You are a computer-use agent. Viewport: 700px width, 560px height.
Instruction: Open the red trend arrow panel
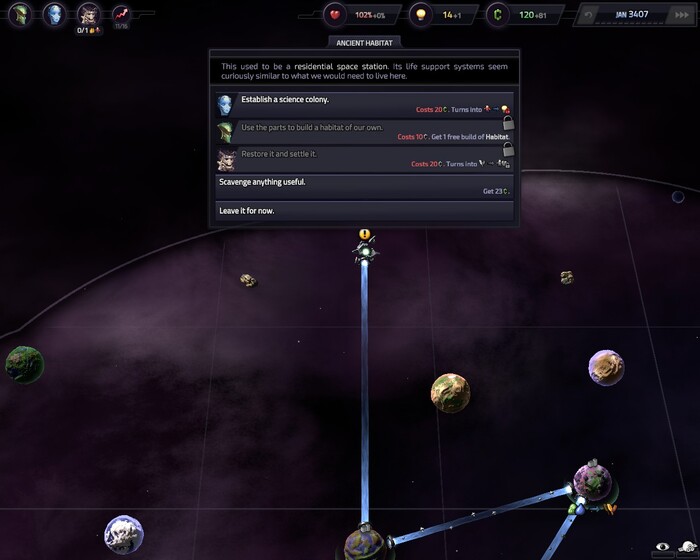[122, 14]
